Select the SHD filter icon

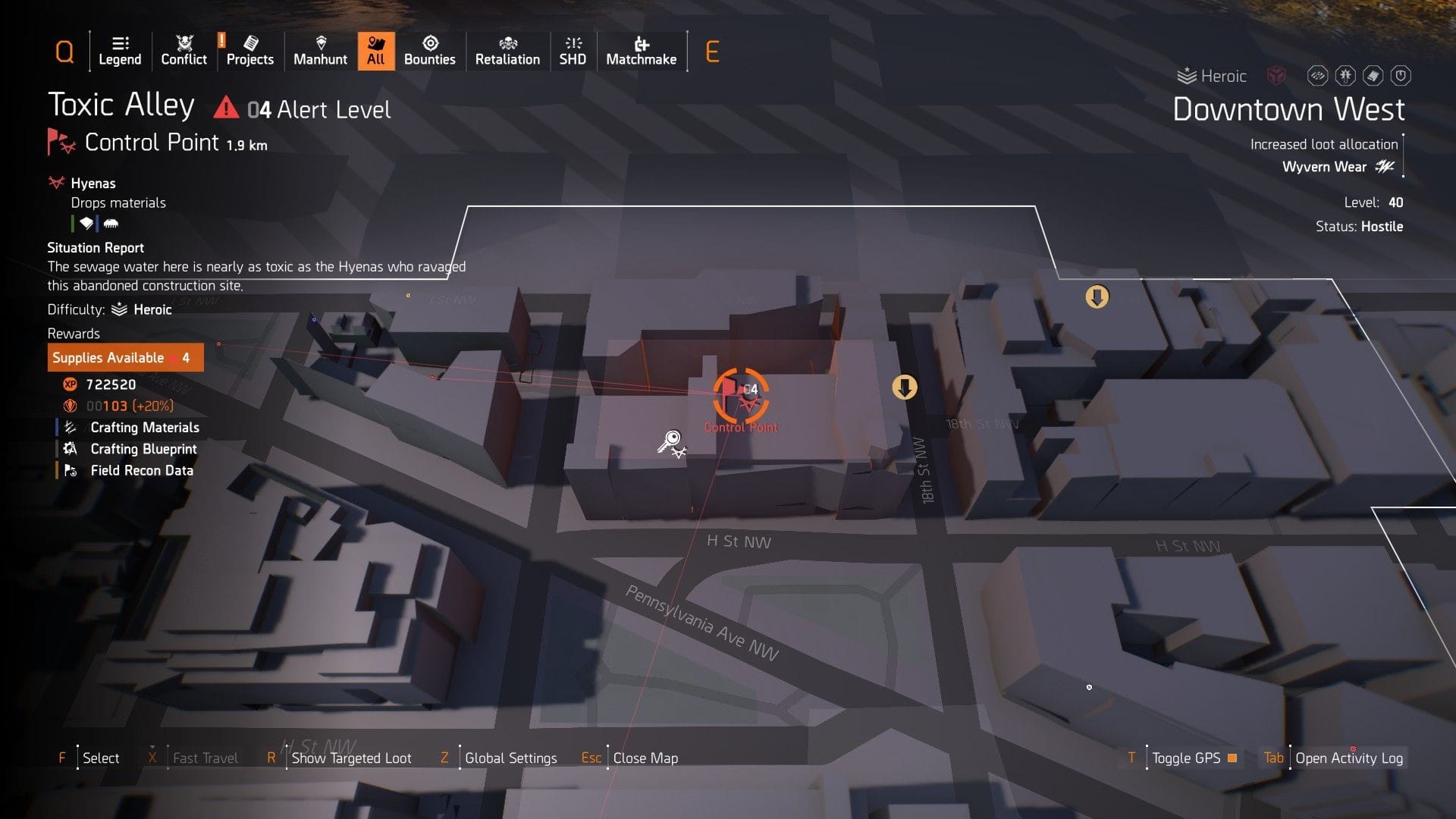(573, 45)
